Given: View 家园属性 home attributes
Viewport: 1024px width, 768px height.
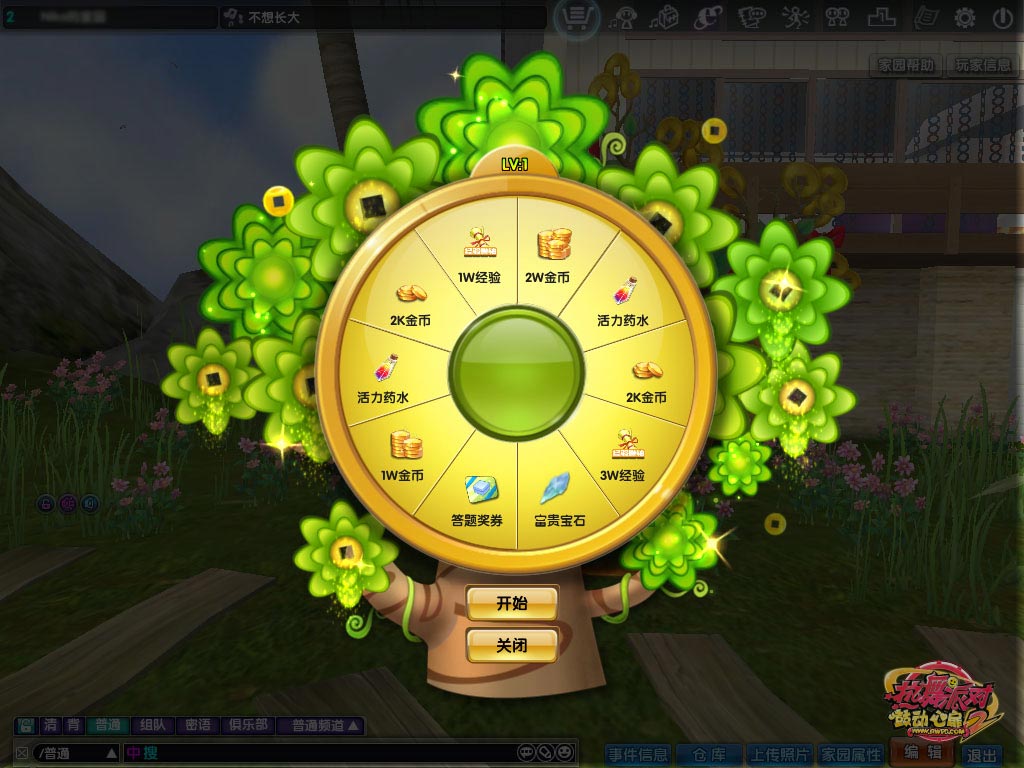Looking at the screenshot, I should 851,755.
